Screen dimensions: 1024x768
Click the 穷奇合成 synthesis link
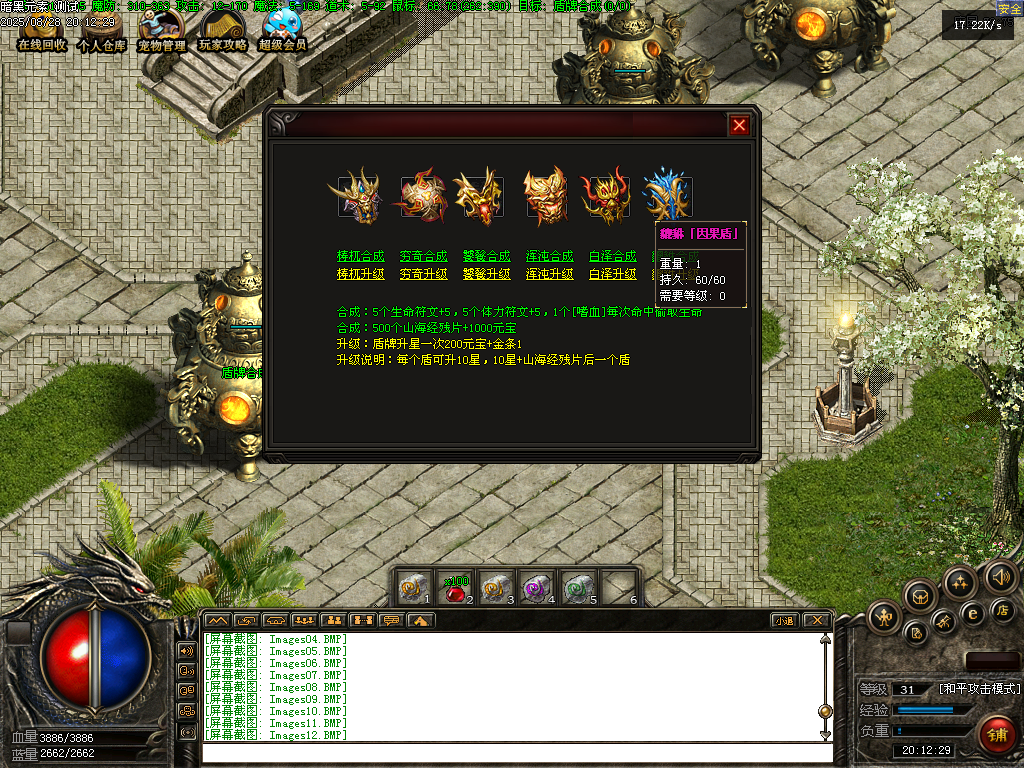423,257
